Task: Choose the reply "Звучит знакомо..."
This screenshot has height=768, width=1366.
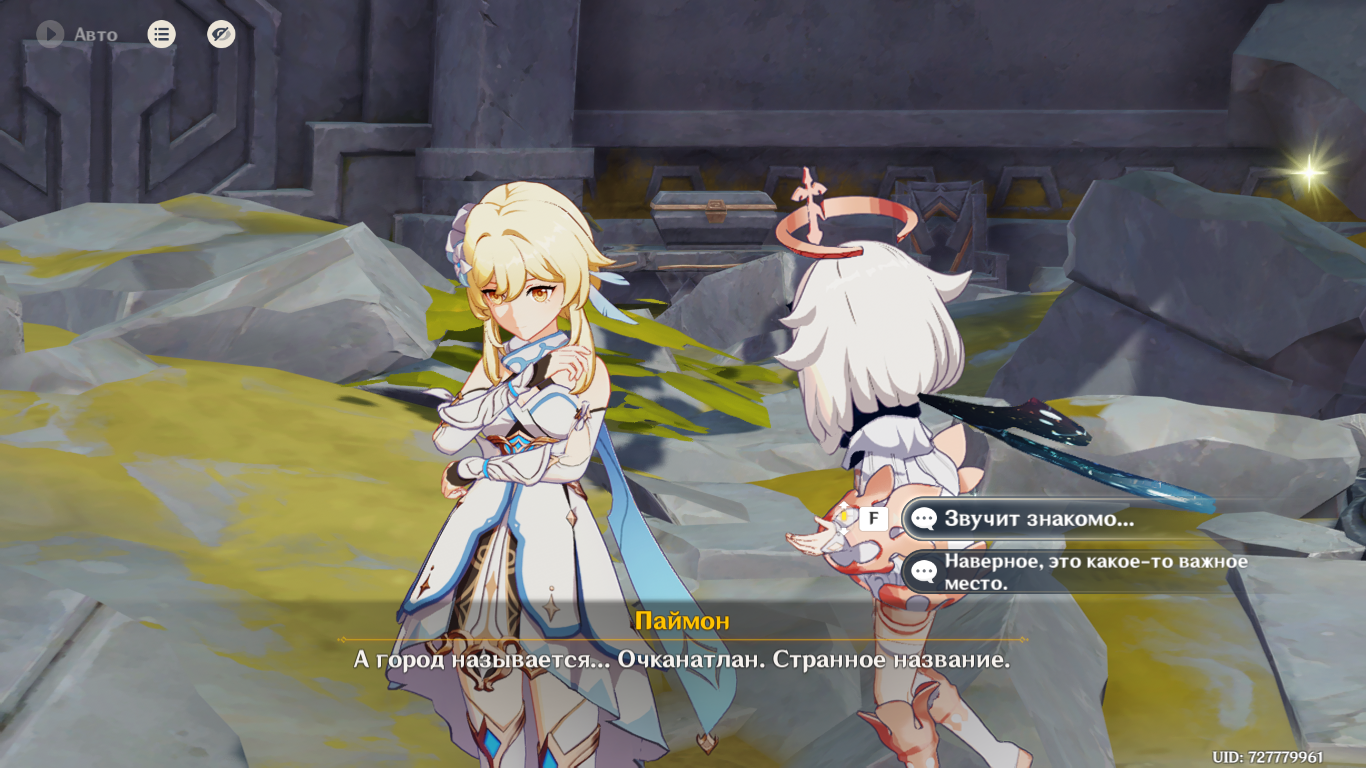Action: (1040, 519)
